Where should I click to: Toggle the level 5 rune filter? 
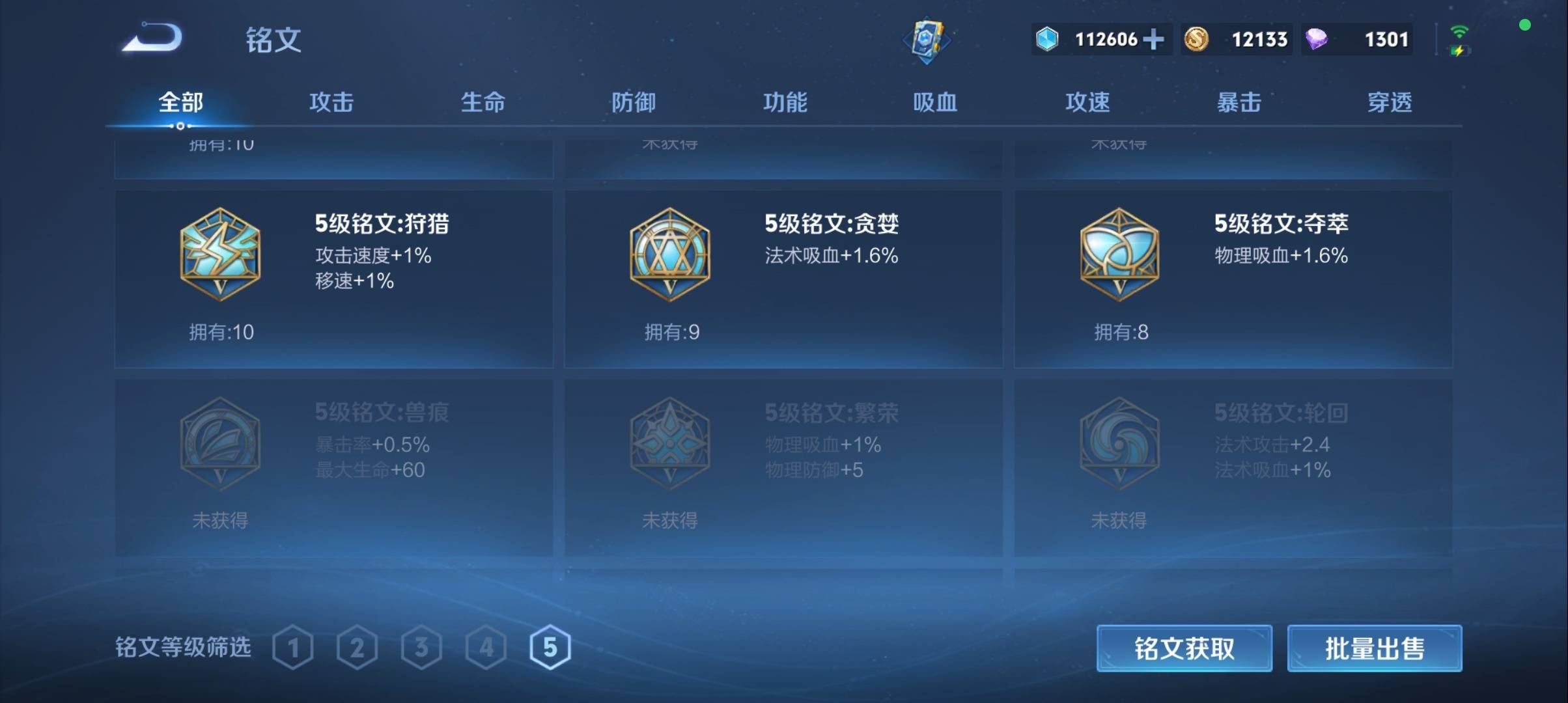(x=550, y=648)
